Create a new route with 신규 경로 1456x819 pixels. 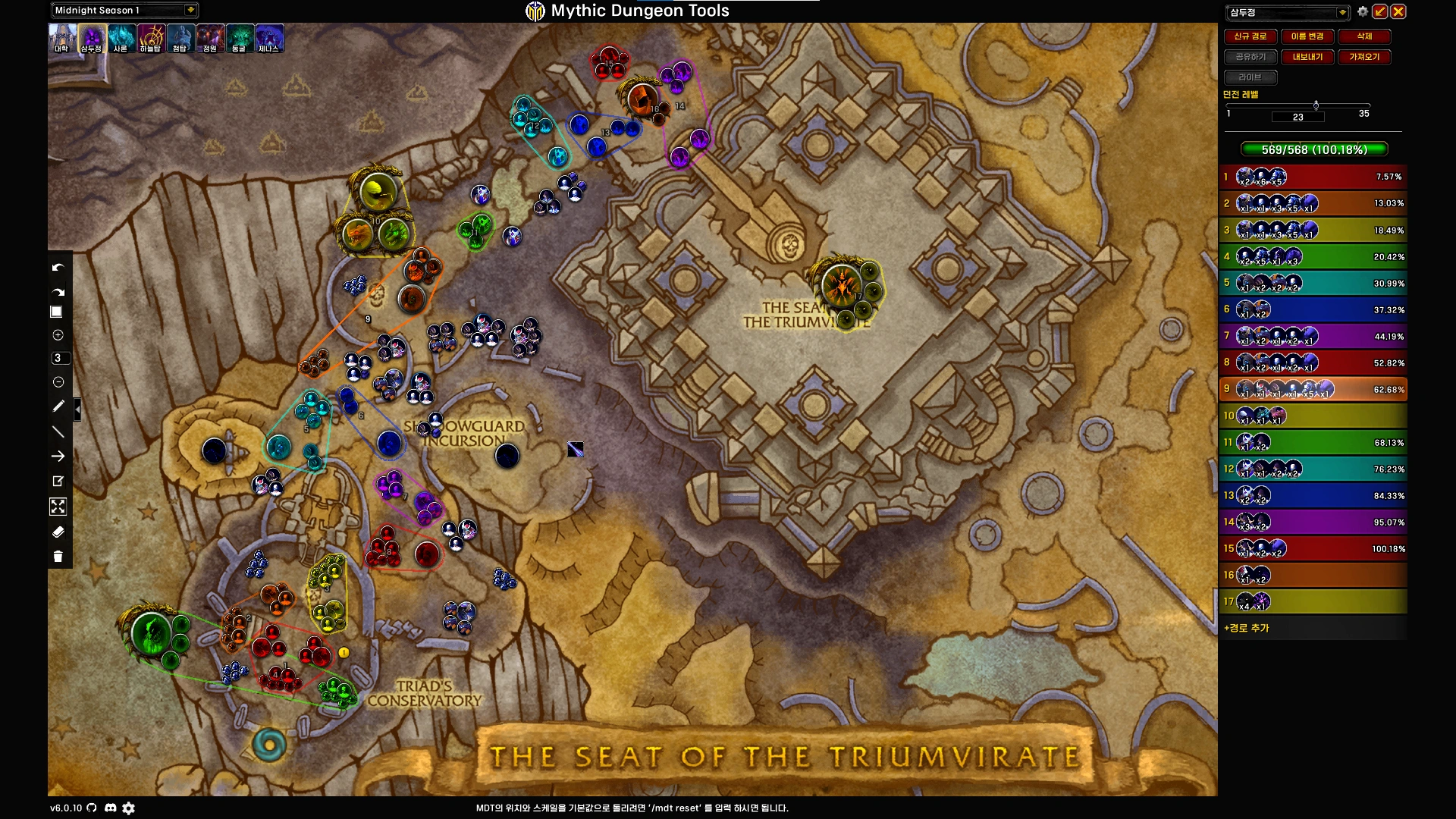(1250, 36)
